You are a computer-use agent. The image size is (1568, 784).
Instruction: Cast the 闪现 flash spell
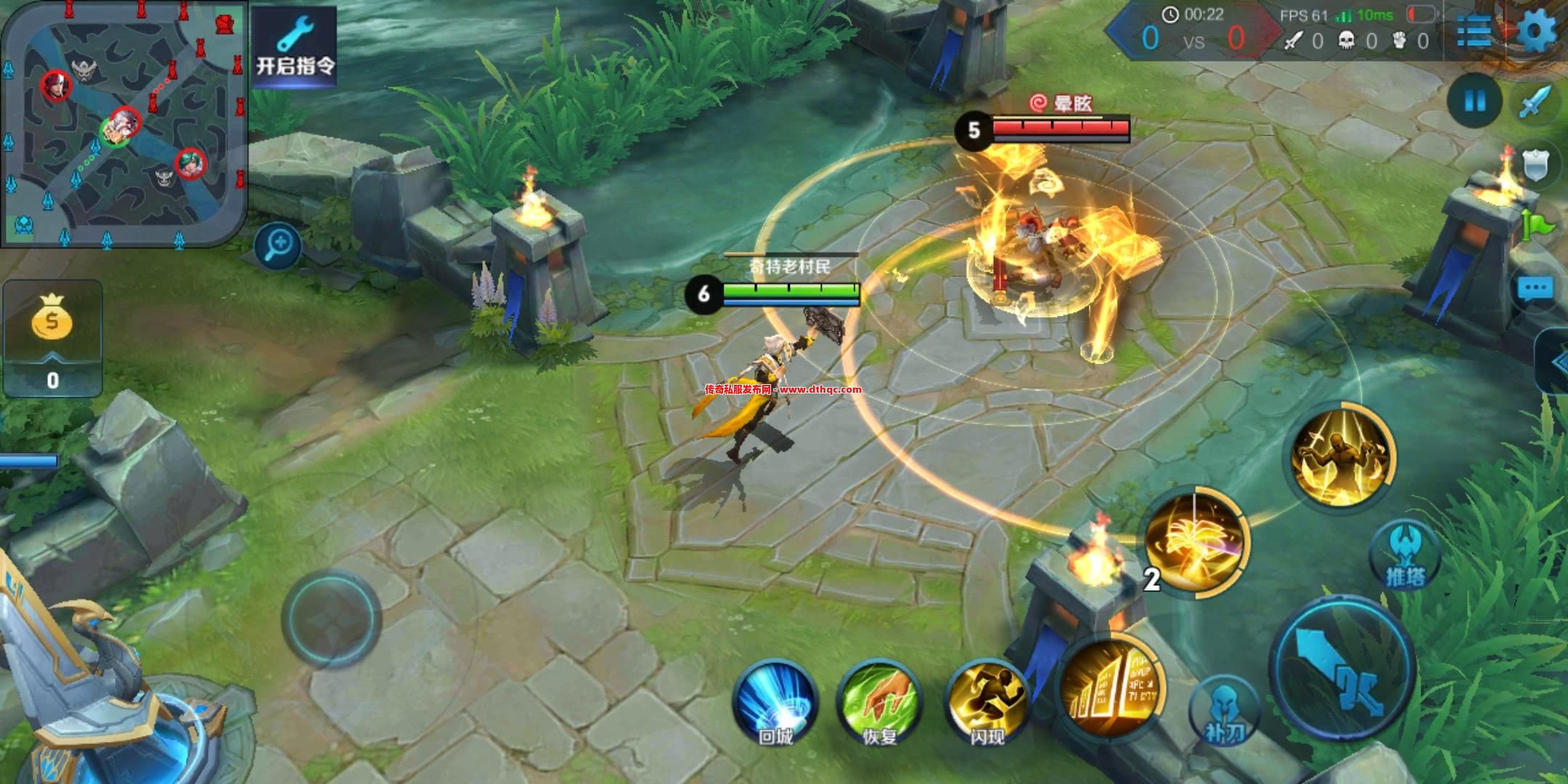[987, 701]
